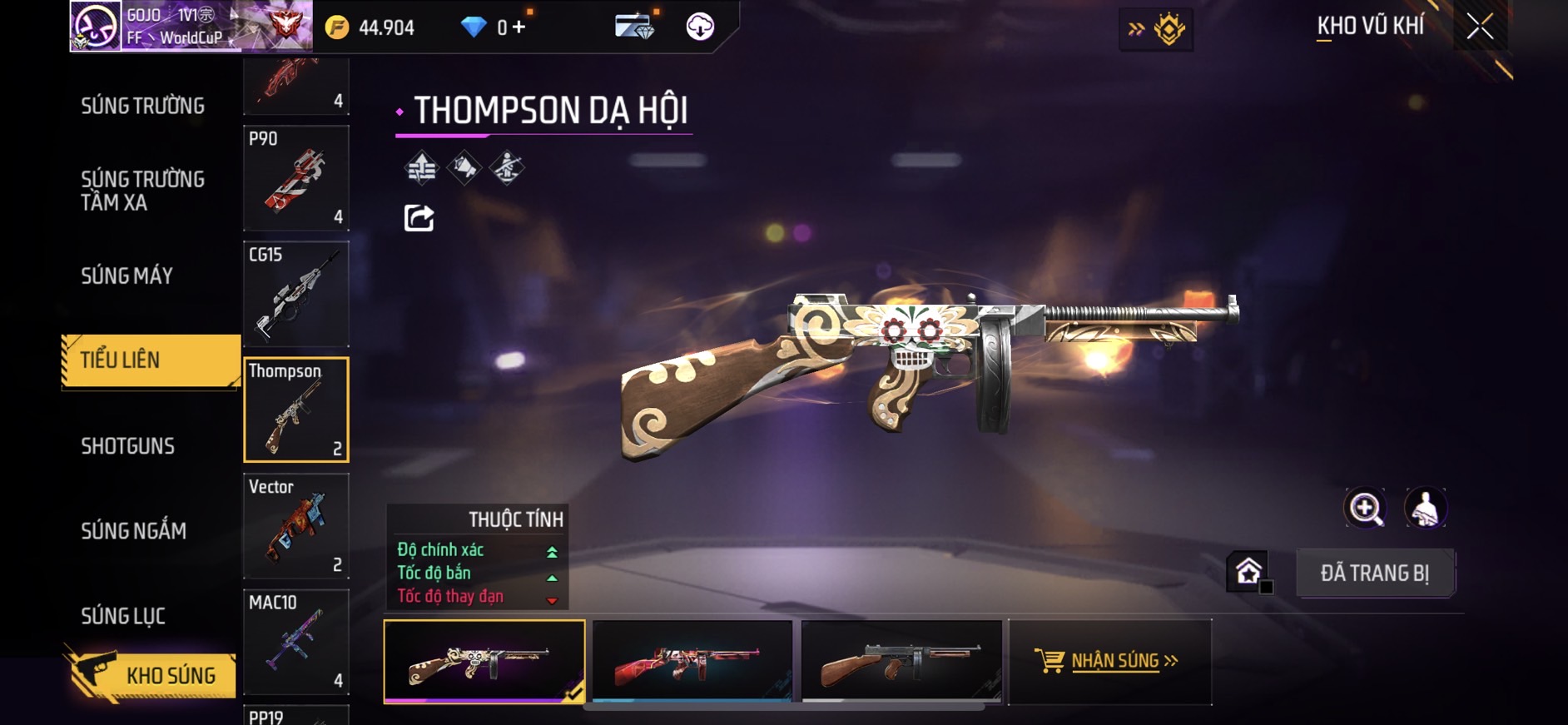This screenshot has height=725, width=1568.
Task: Switch to the Súng Trường category
Action: 142,106
